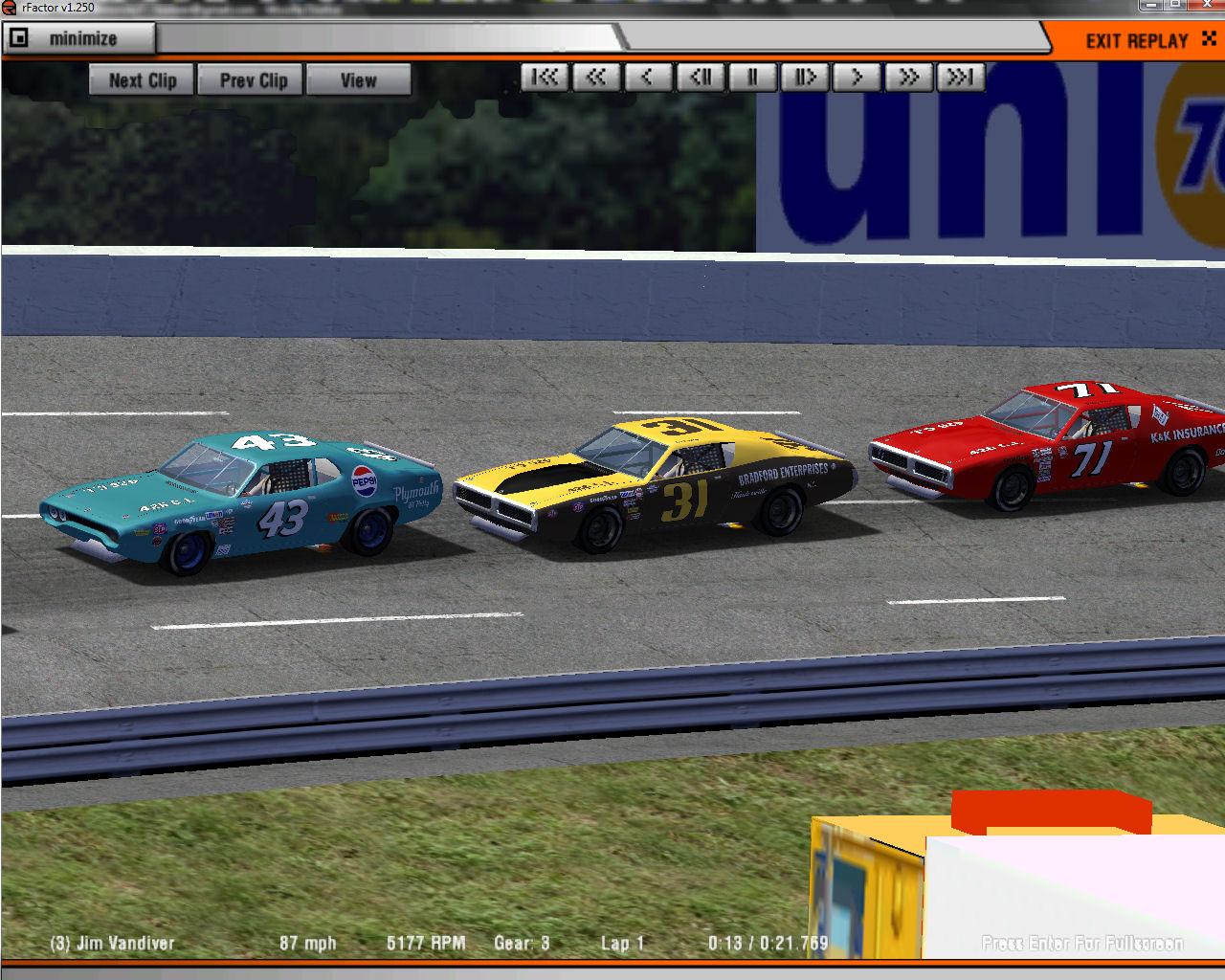Viewport: 1225px width, 980px height.
Task: Open the View button
Action: click(x=358, y=80)
